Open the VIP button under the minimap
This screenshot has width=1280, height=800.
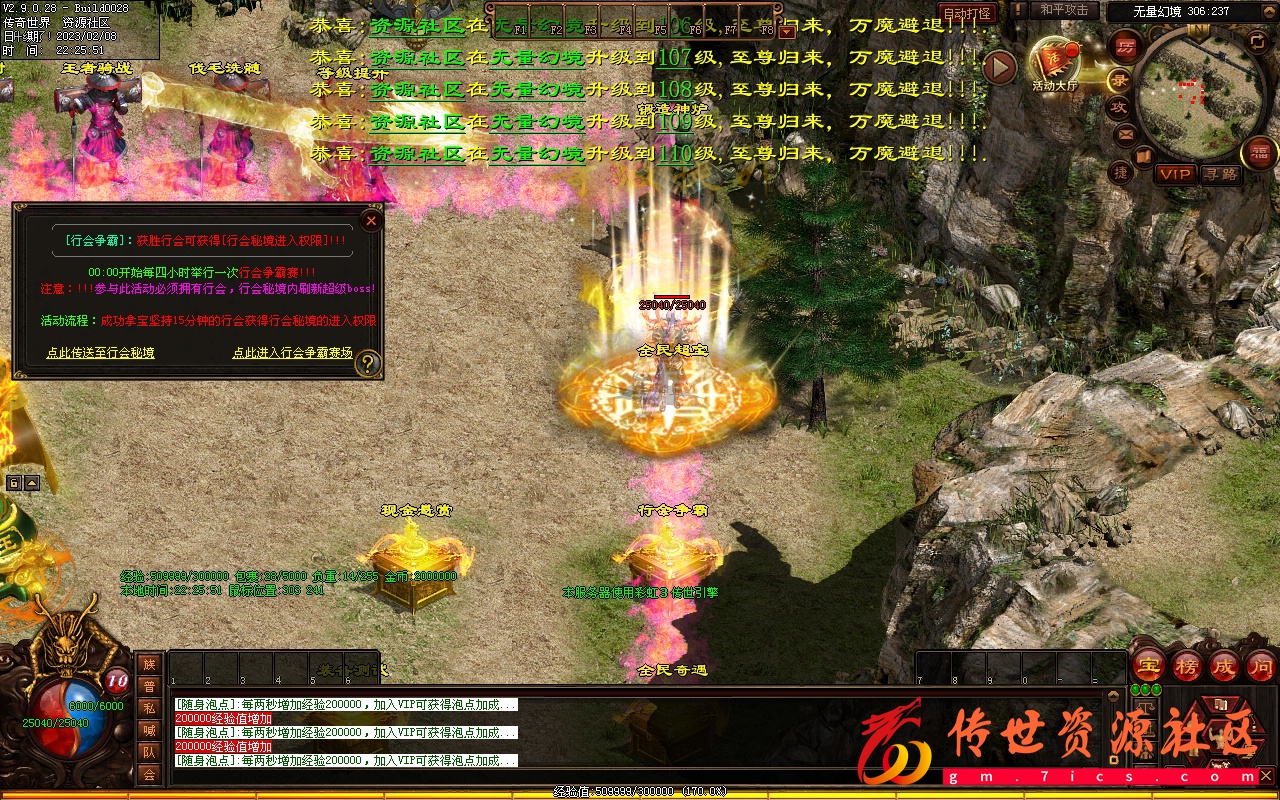point(1175,174)
